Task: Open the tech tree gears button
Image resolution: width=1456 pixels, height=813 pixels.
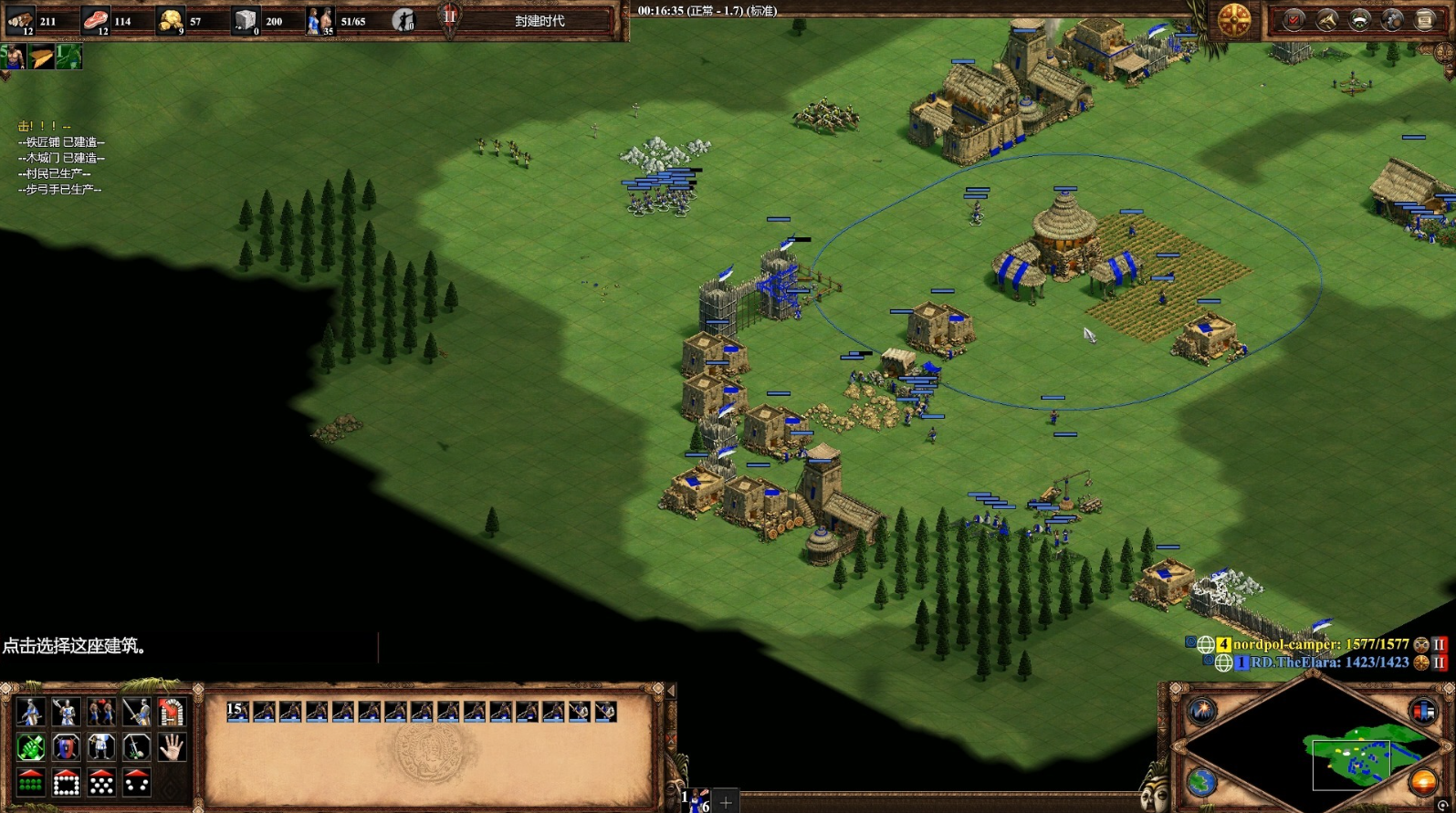Action: click(x=1392, y=20)
